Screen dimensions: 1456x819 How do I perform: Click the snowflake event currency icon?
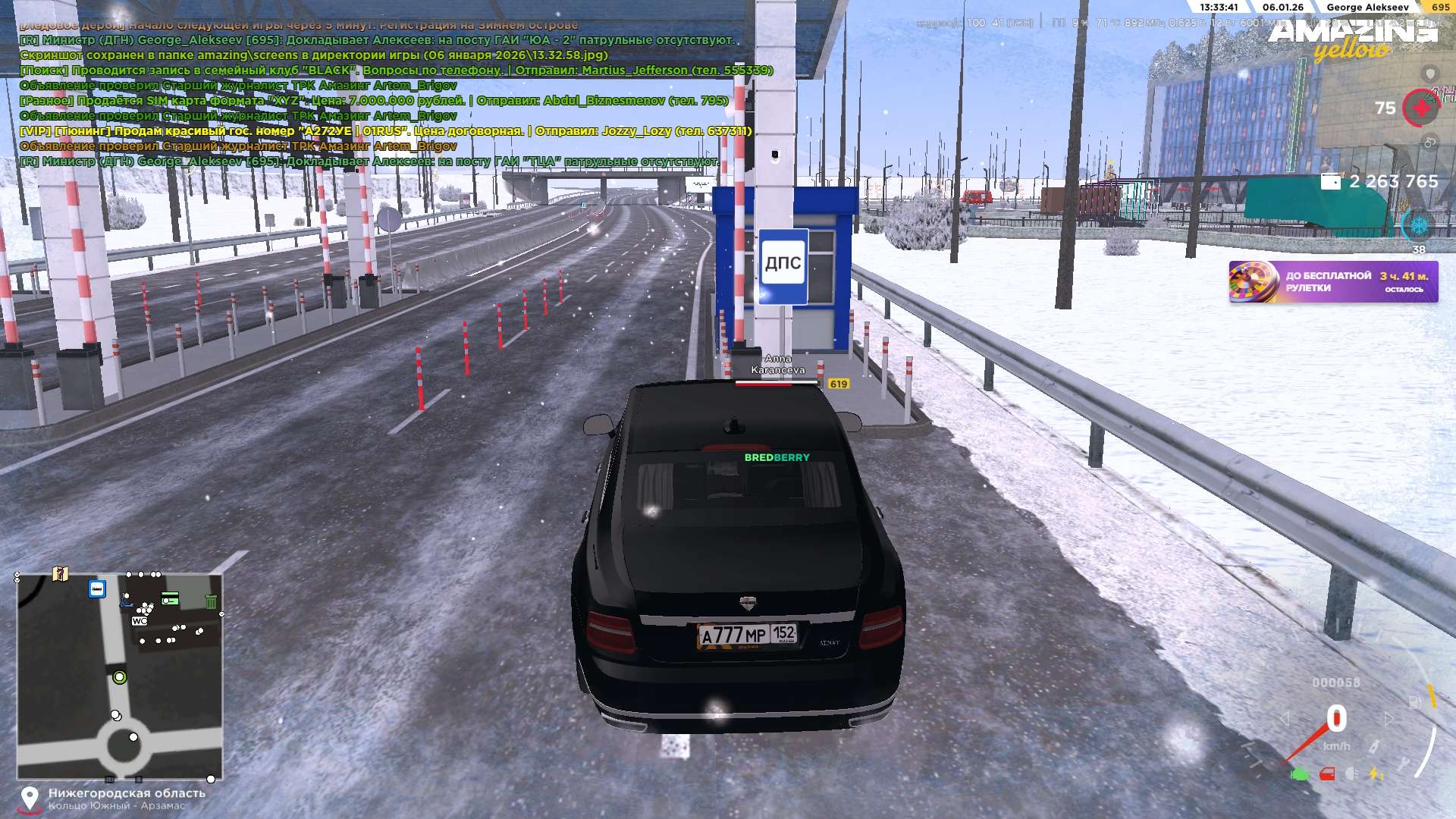pyautogui.click(x=1418, y=225)
